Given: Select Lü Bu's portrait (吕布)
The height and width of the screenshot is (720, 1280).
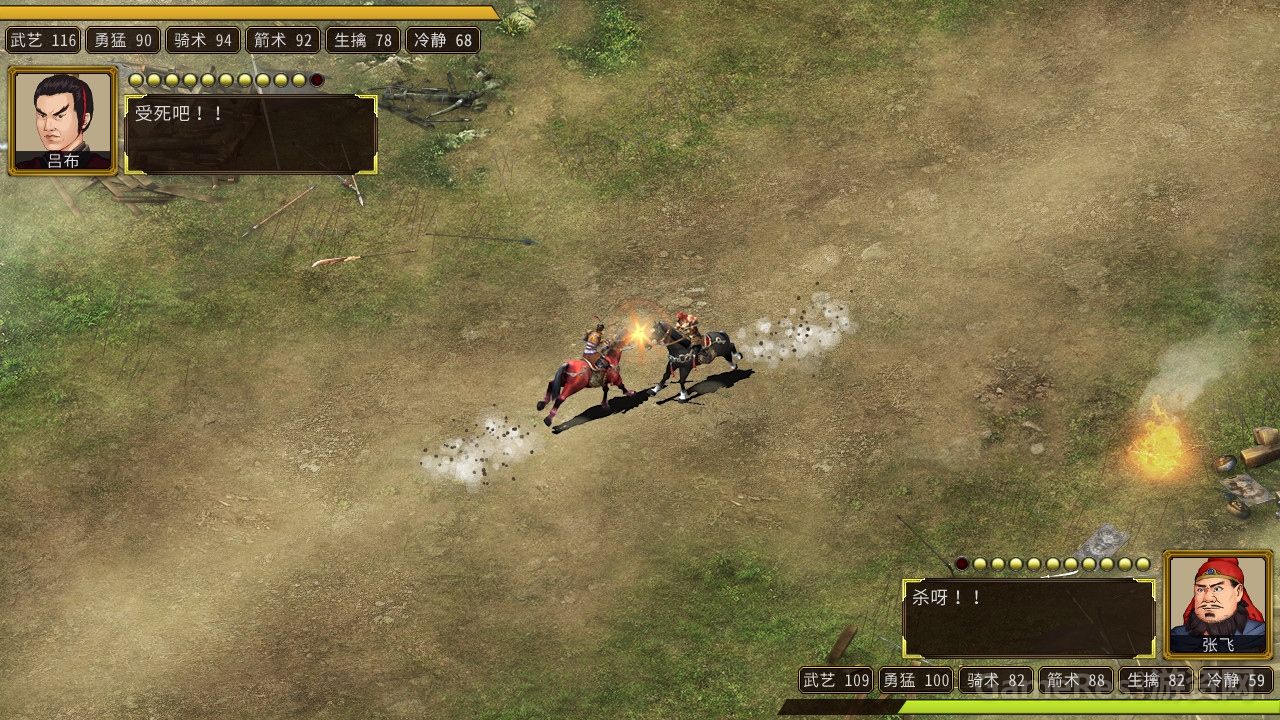Looking at the screenshot, I should 63,119.
